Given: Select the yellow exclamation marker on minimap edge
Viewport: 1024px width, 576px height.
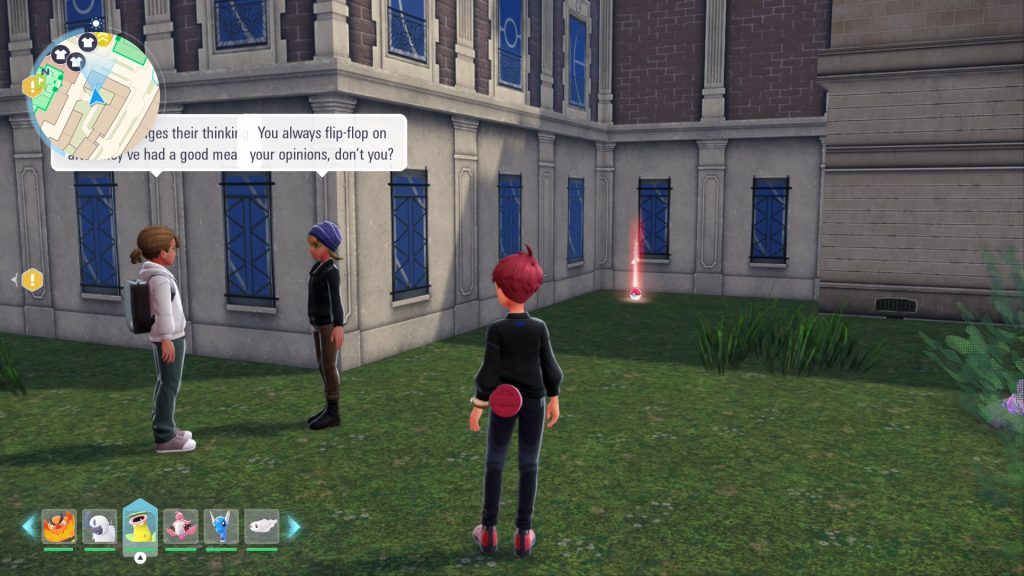Looking at the screenshot, I should pyautogui.click(x=33, y=86).
